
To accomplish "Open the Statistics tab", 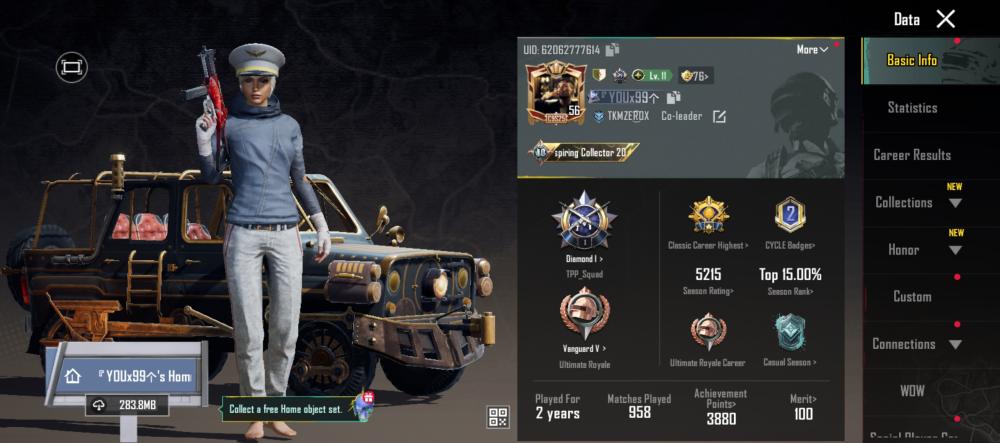I will click(912, 107).
